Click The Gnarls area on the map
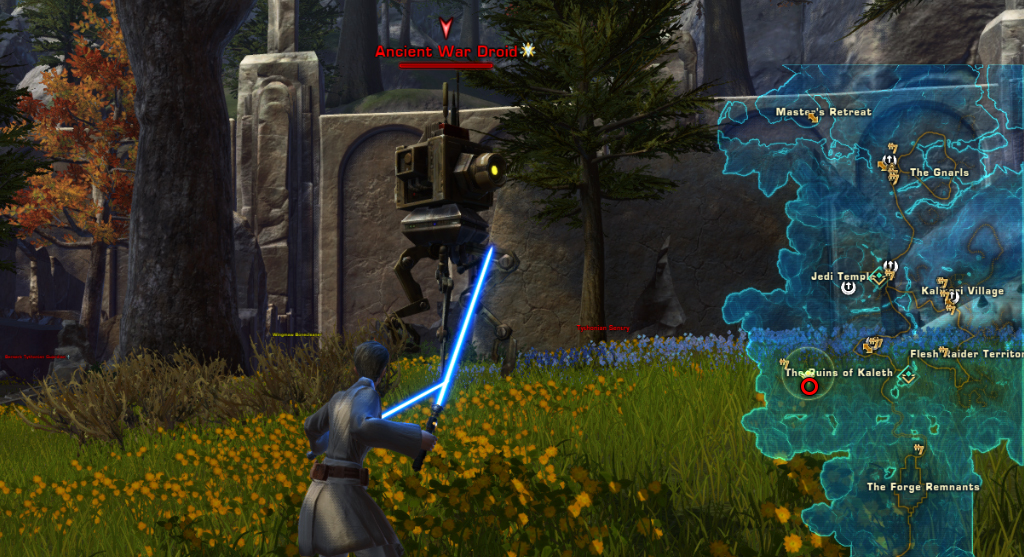1024x557 pixels. tap(939, 172)
